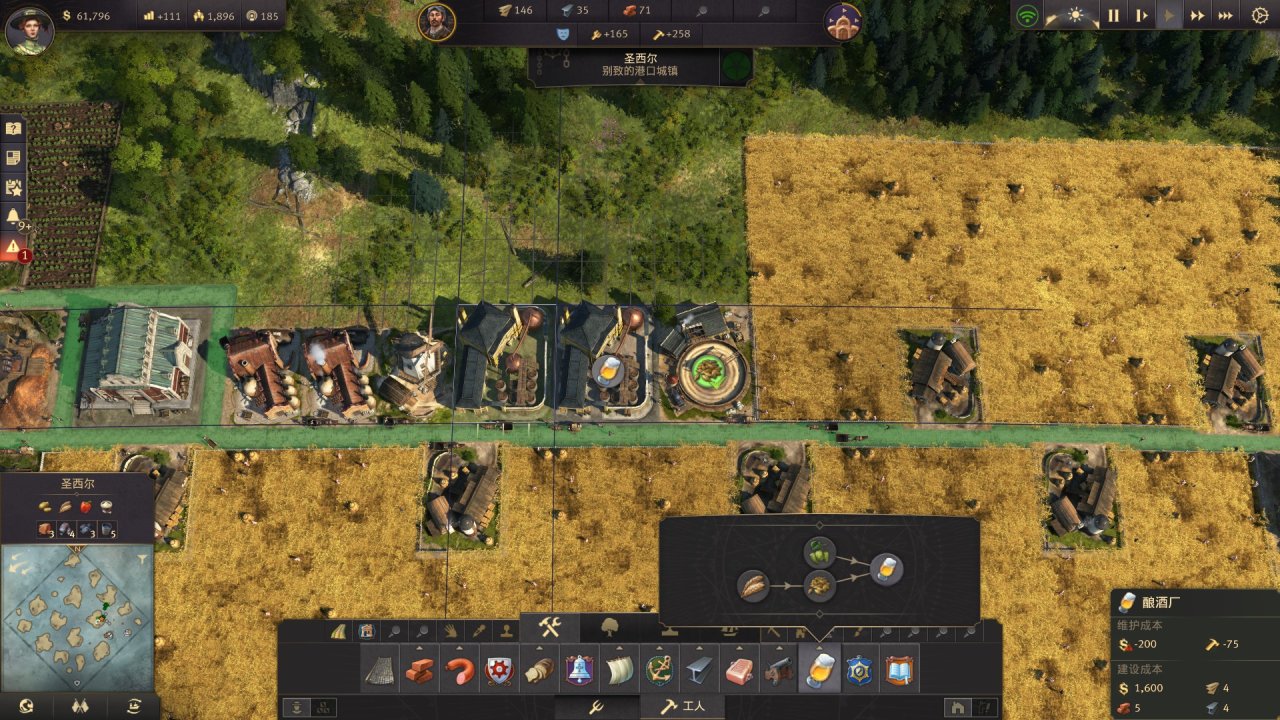
Task: Select the fishing net building icon
Action: point(380,671)
